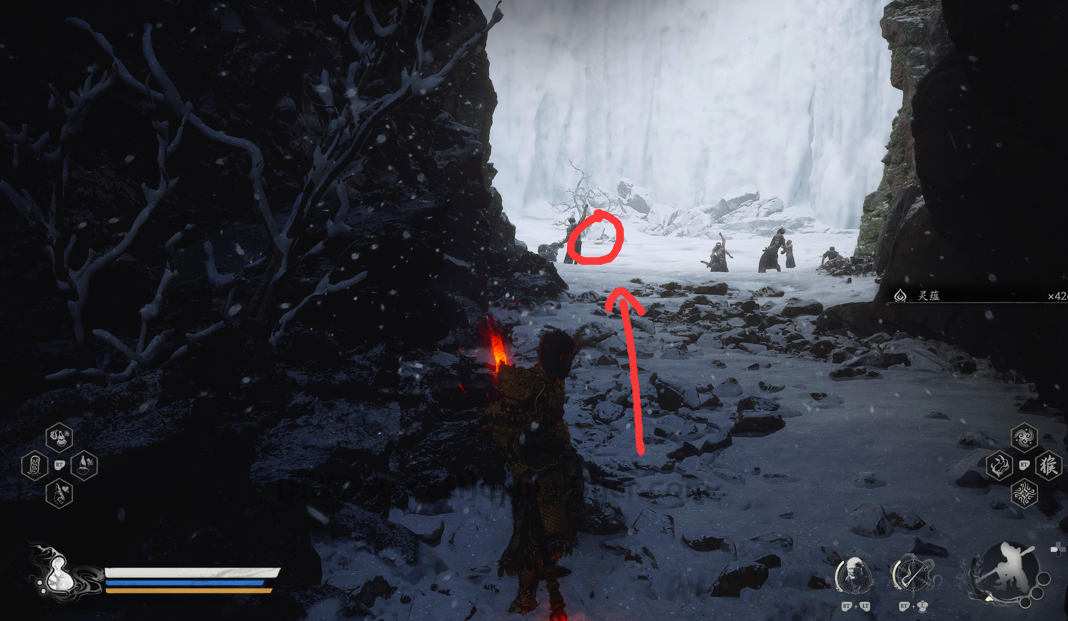Activate the vessel icon with crossed staff
Screen dimensions: 1068x621
pyautogui.click(x=910, y=574)
